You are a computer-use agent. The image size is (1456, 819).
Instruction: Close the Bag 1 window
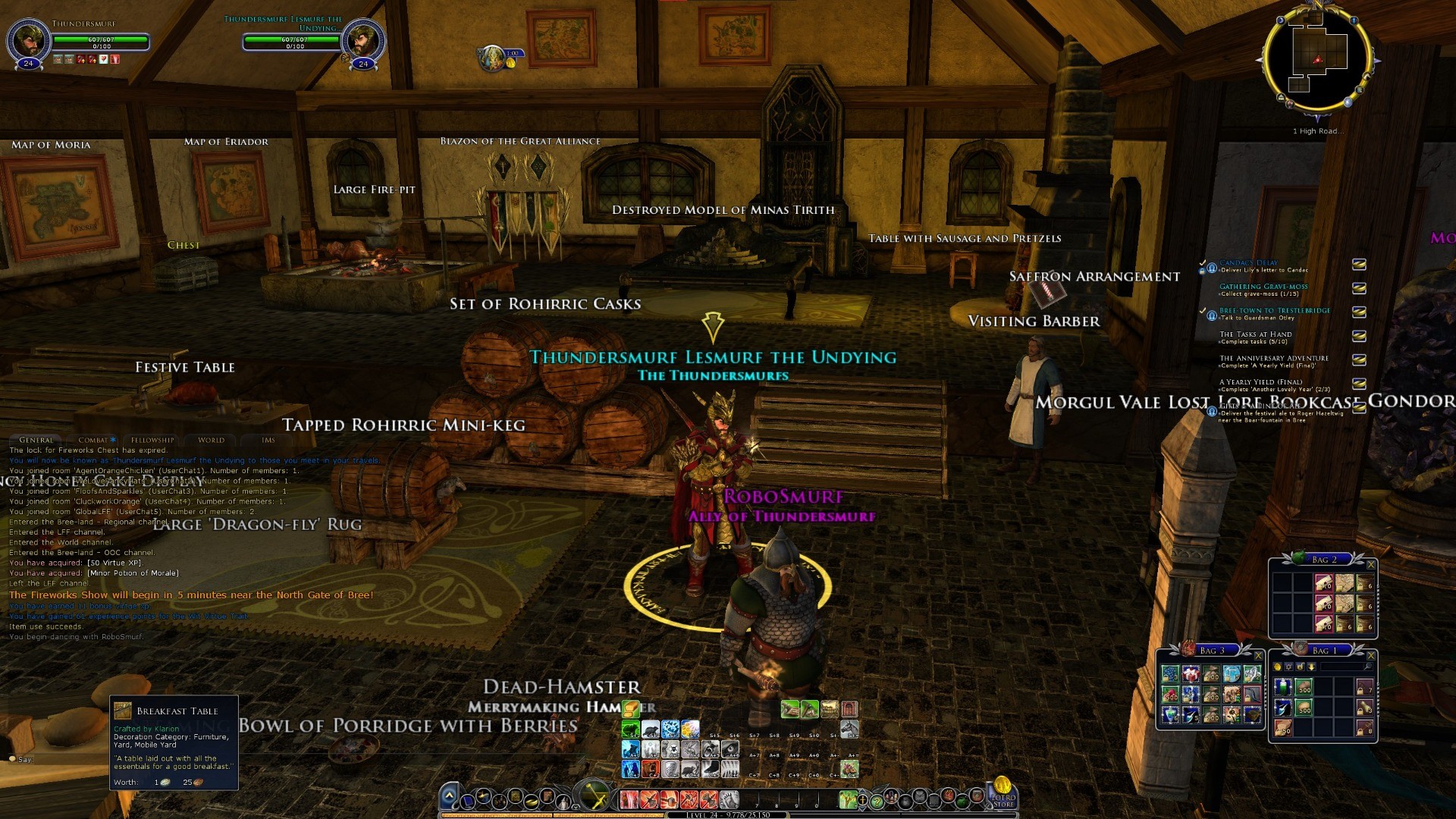[1370, 655]
